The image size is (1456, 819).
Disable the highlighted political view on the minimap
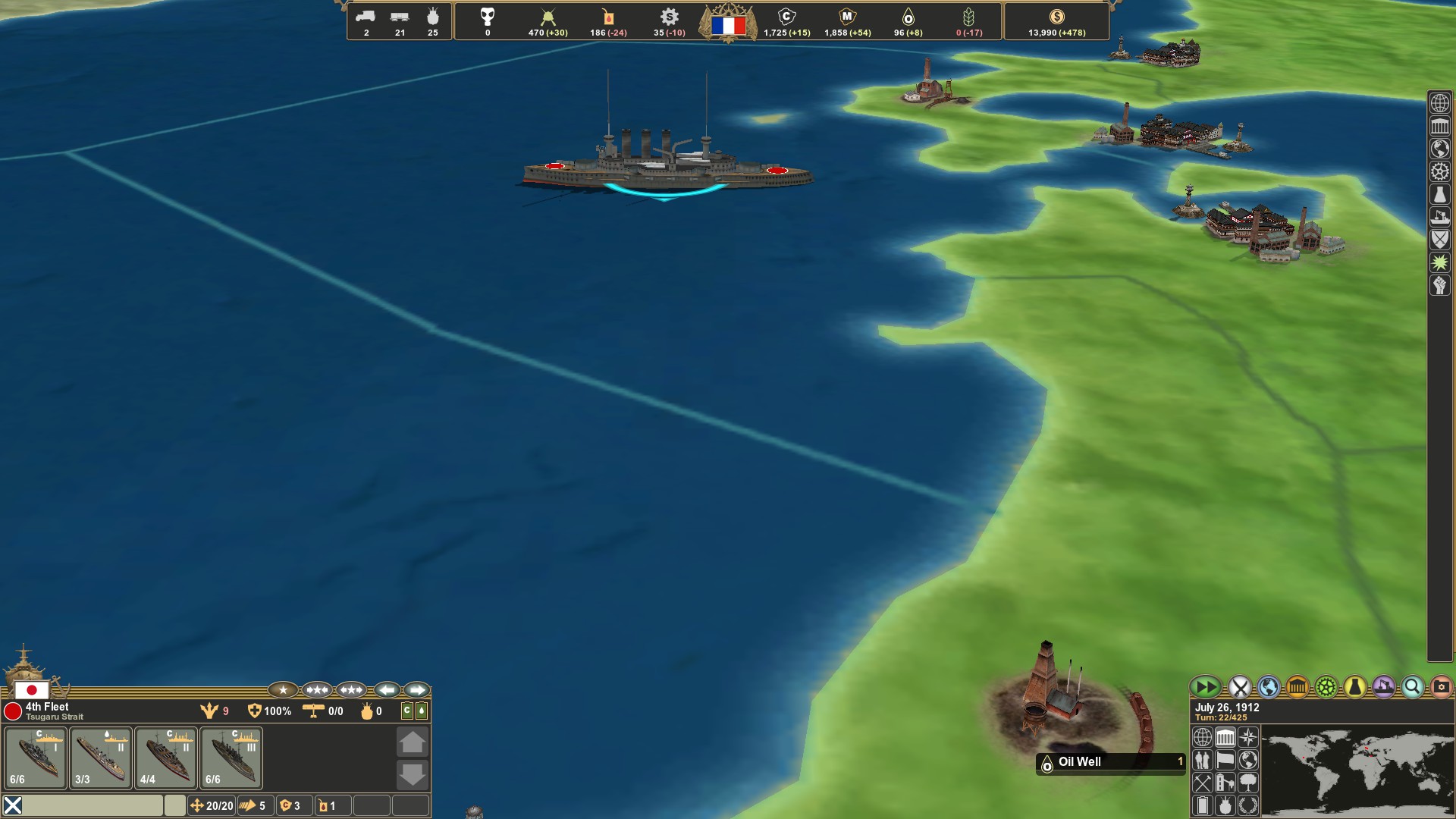coord(1224,736)
